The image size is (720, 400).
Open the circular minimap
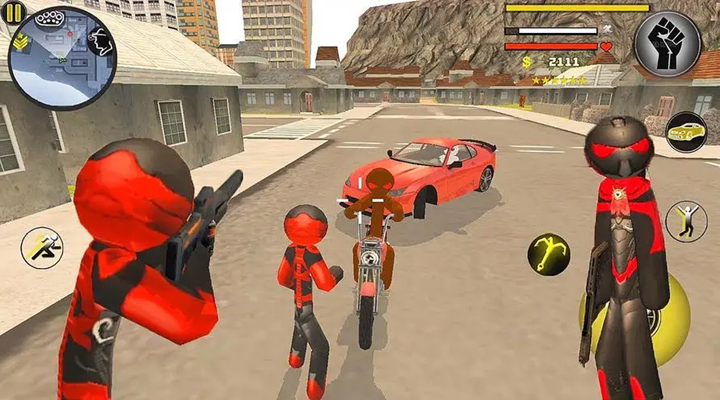[62, 58]
